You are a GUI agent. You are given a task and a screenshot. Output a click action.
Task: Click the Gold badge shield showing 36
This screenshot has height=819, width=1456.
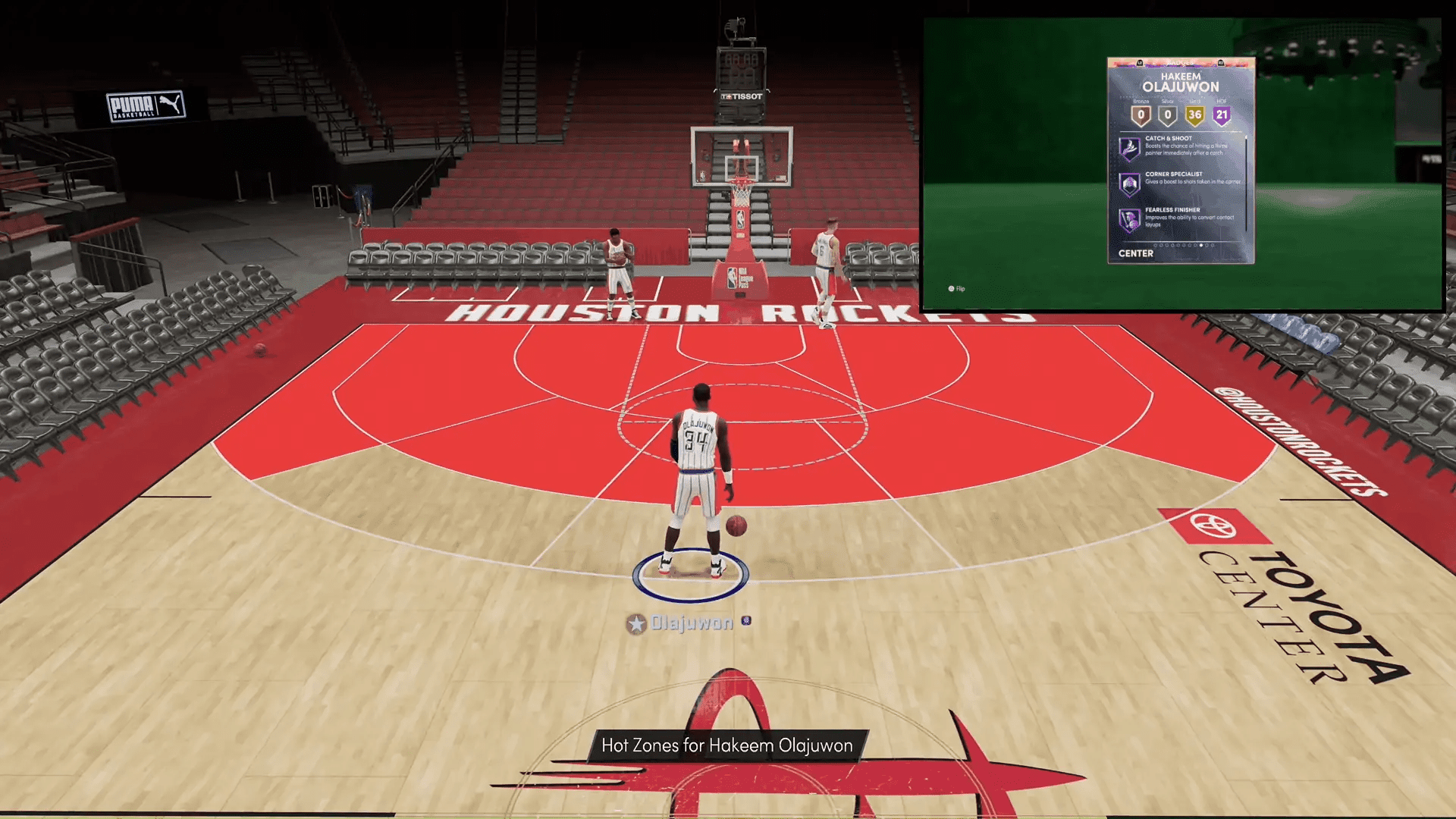(x=1194, y=115)
